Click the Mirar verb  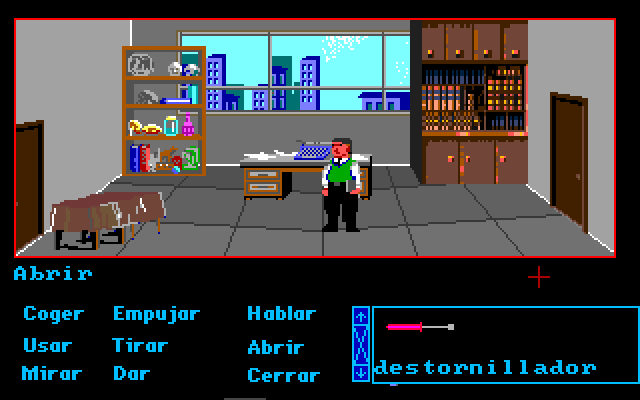coord(51,374)
